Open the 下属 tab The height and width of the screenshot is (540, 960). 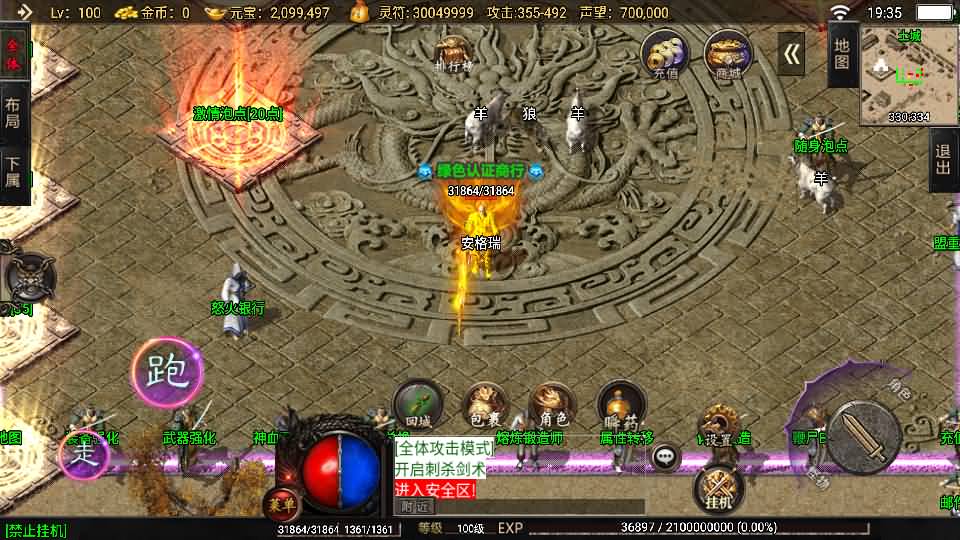(x=14, y=172)
